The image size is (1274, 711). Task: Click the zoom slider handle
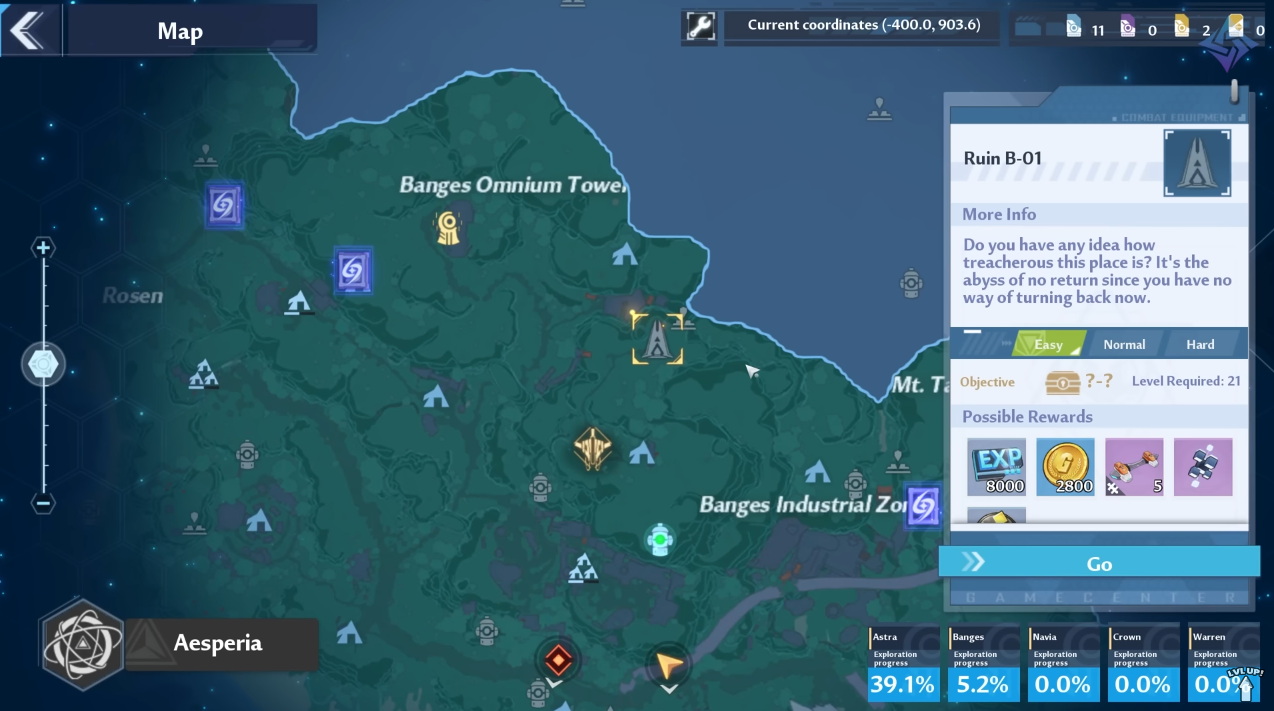(43, 365)
